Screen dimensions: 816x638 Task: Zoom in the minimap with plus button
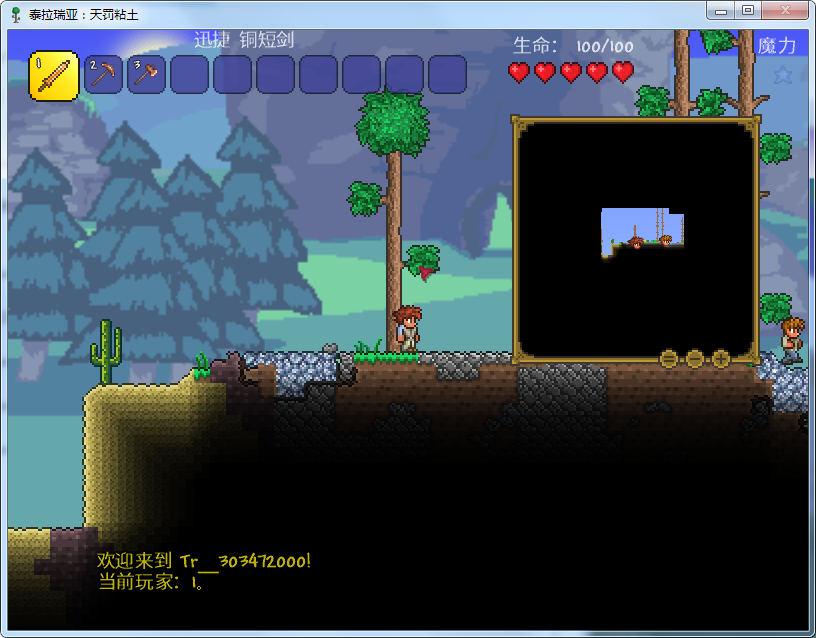pyautogui.click(x=721, y=357)
